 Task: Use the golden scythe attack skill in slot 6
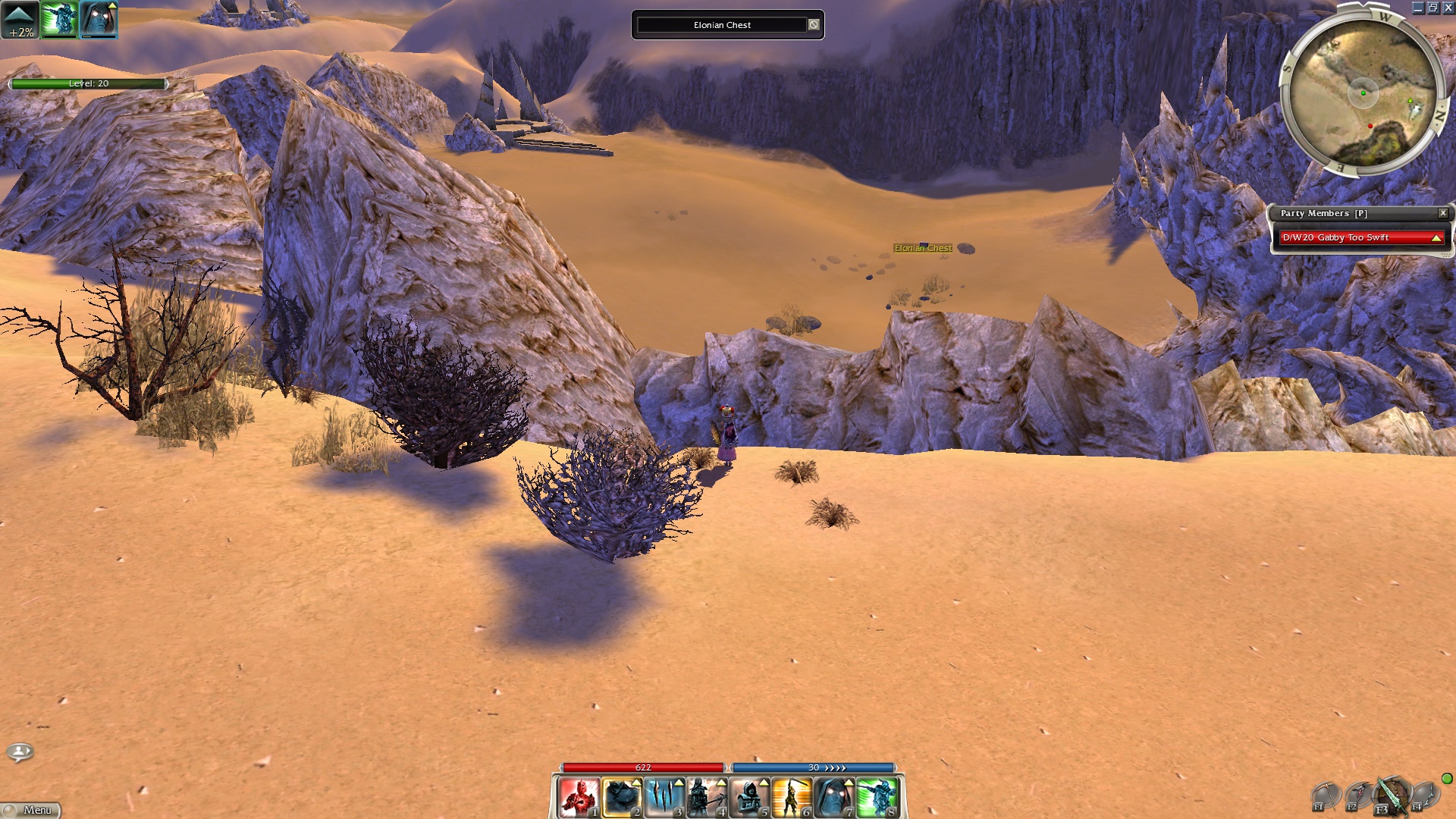pyautogui.click(x=792, y=798)
